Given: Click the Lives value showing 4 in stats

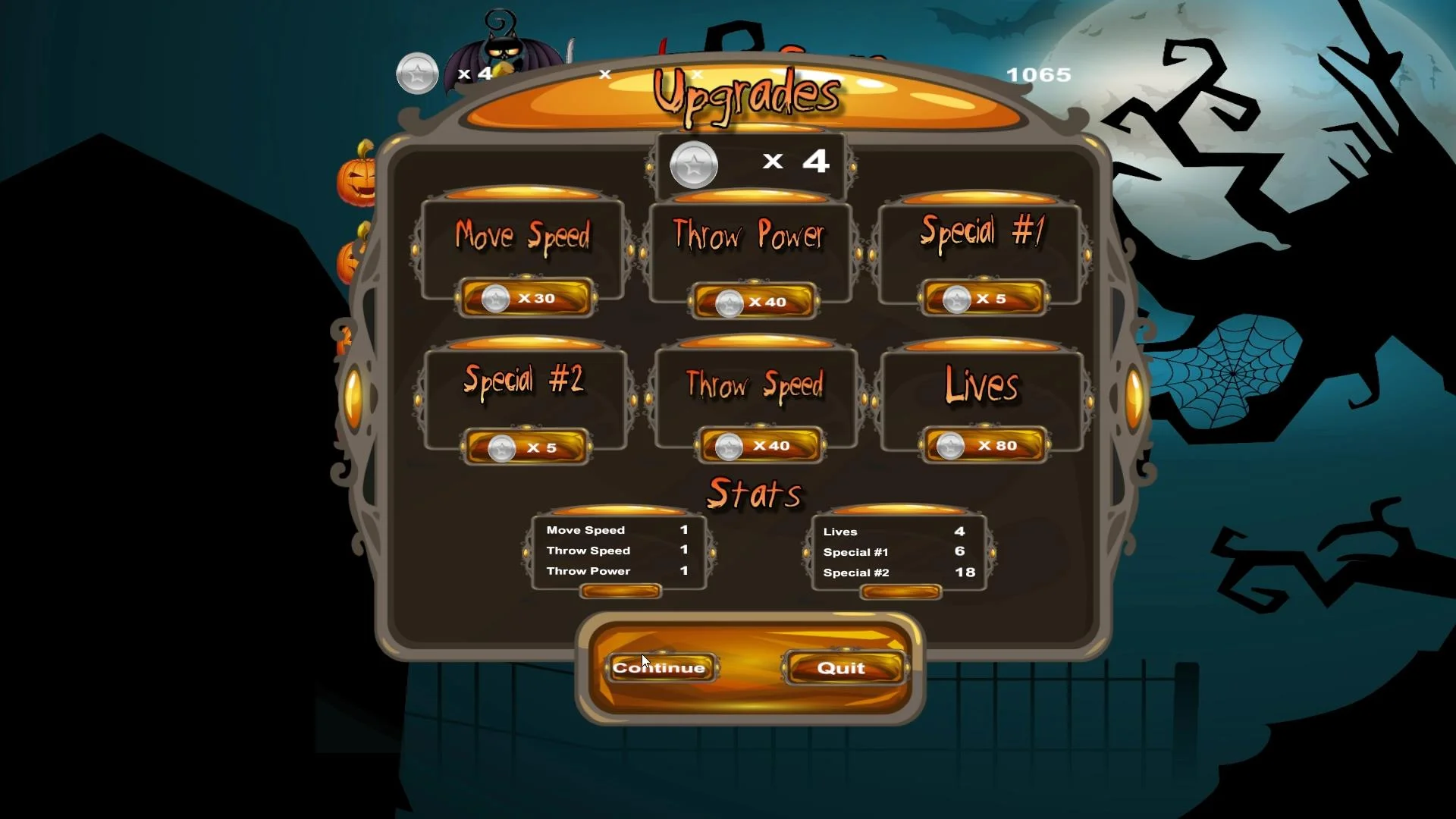Looking at the screenshot, I should (x=961, y=531).
